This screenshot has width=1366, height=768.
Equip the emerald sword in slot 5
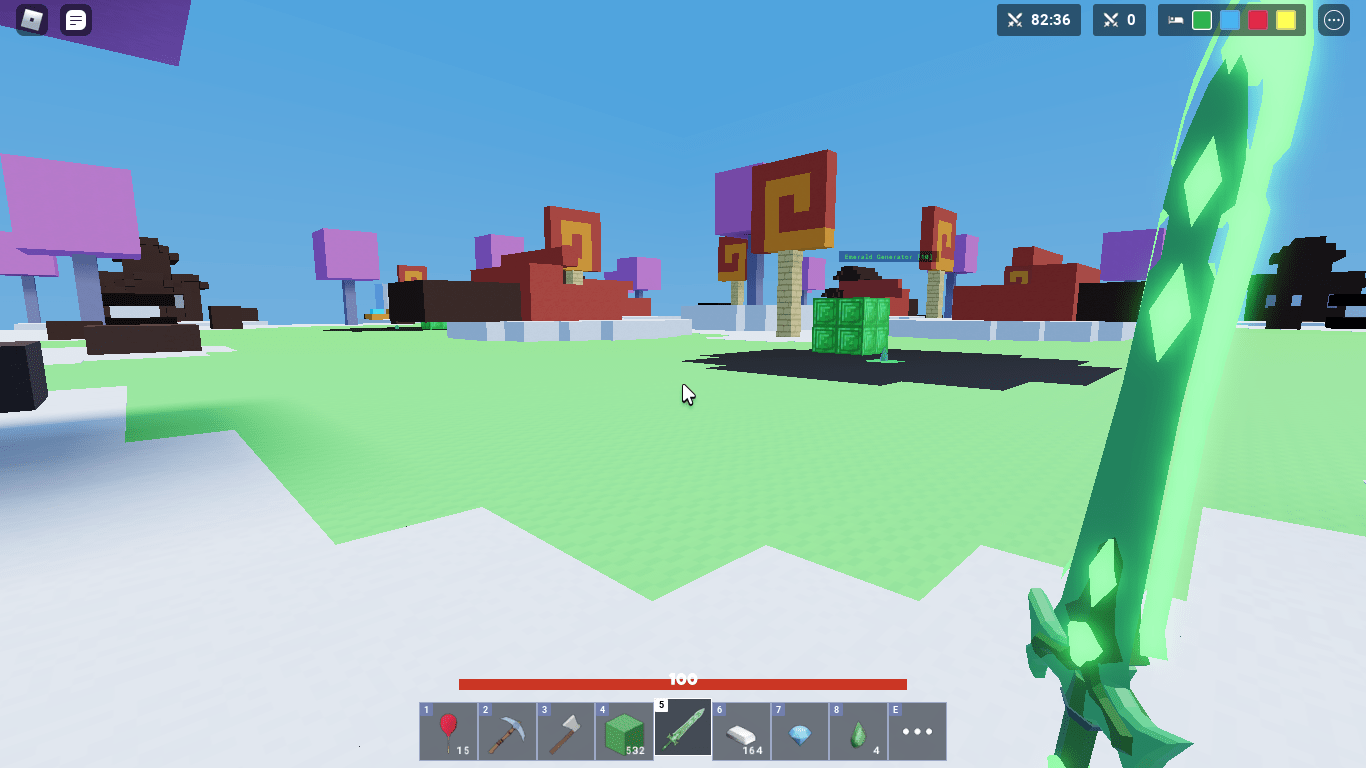[x=682, y=730]
